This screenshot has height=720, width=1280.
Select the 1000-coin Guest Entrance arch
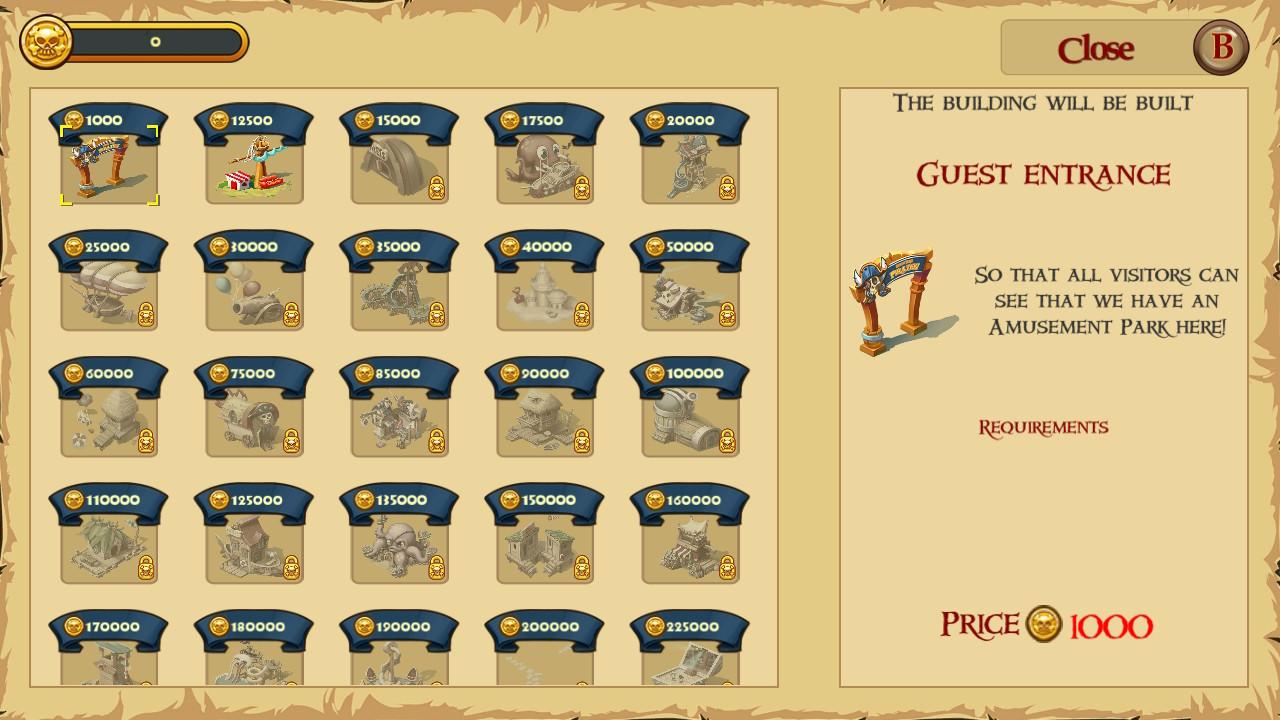click(110, 165)
